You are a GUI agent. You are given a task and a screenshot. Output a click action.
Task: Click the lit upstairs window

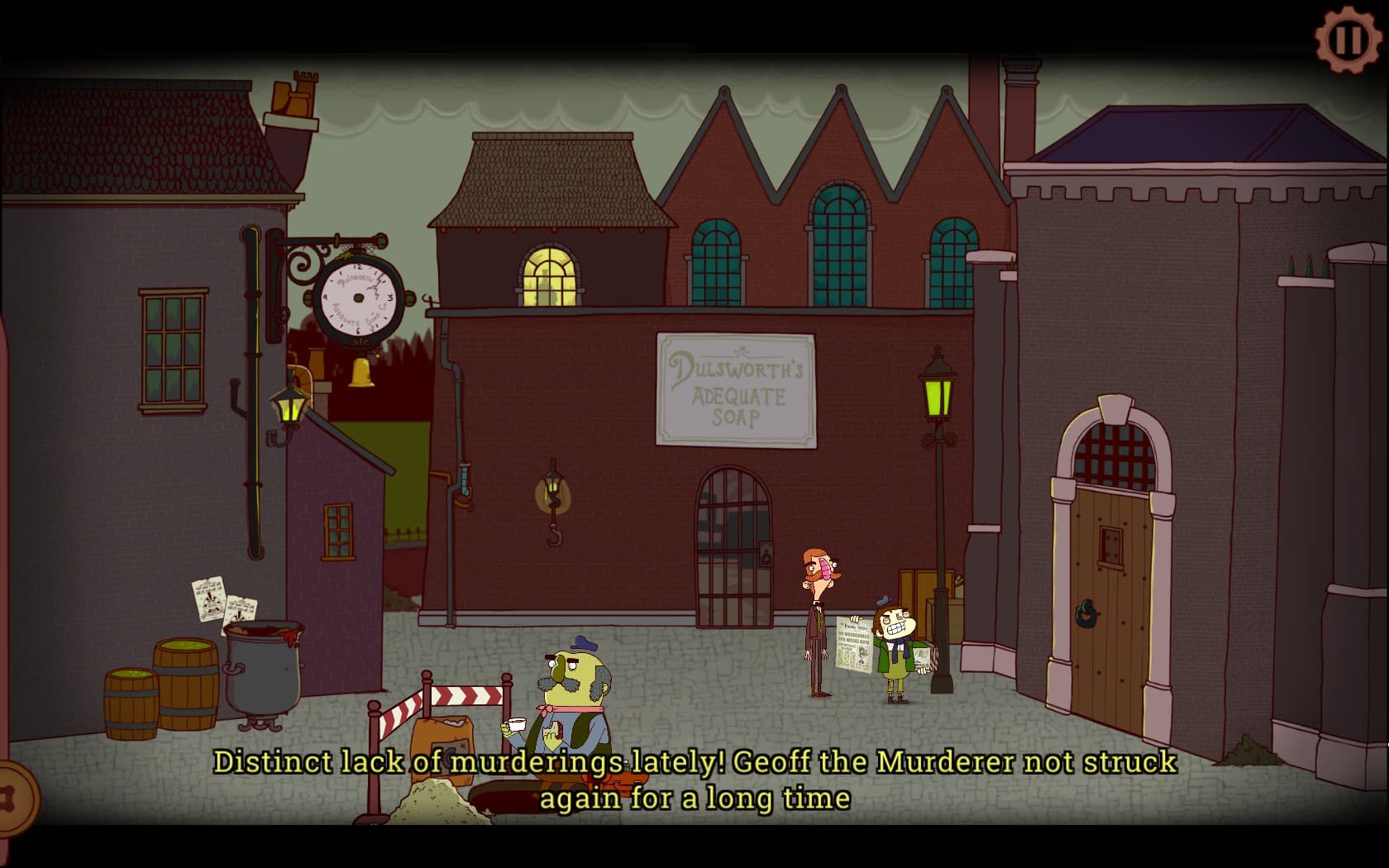point(548,275)
